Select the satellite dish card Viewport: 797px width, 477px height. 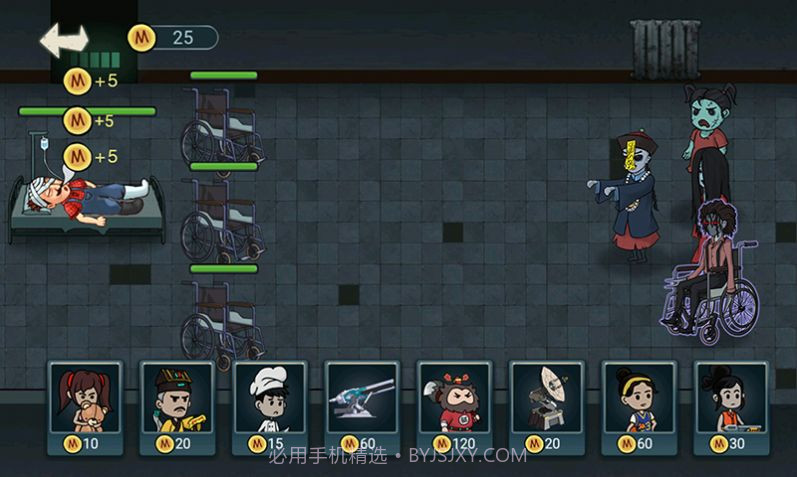546,407
